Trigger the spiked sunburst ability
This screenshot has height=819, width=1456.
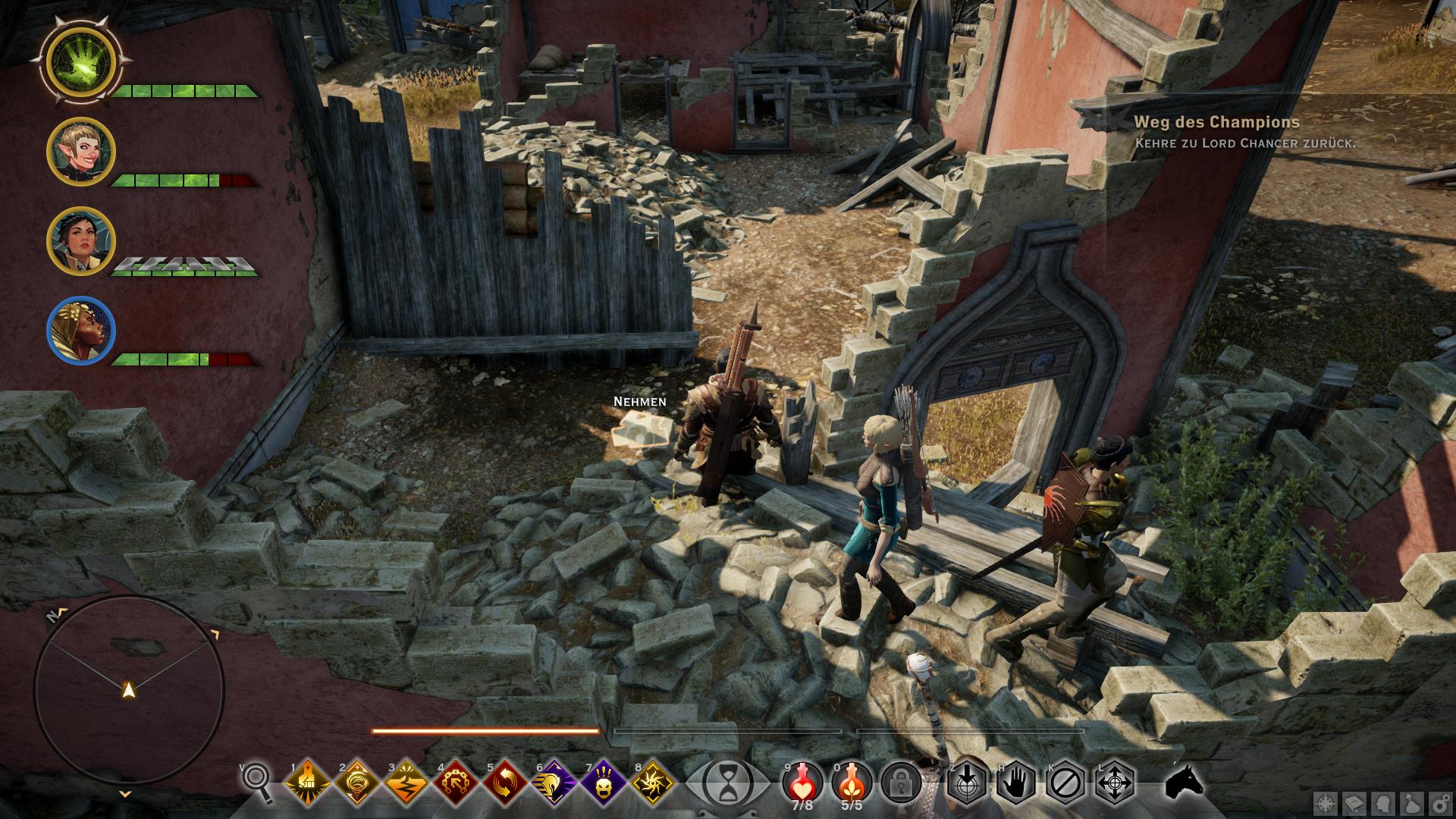click(x=652, y=781)
